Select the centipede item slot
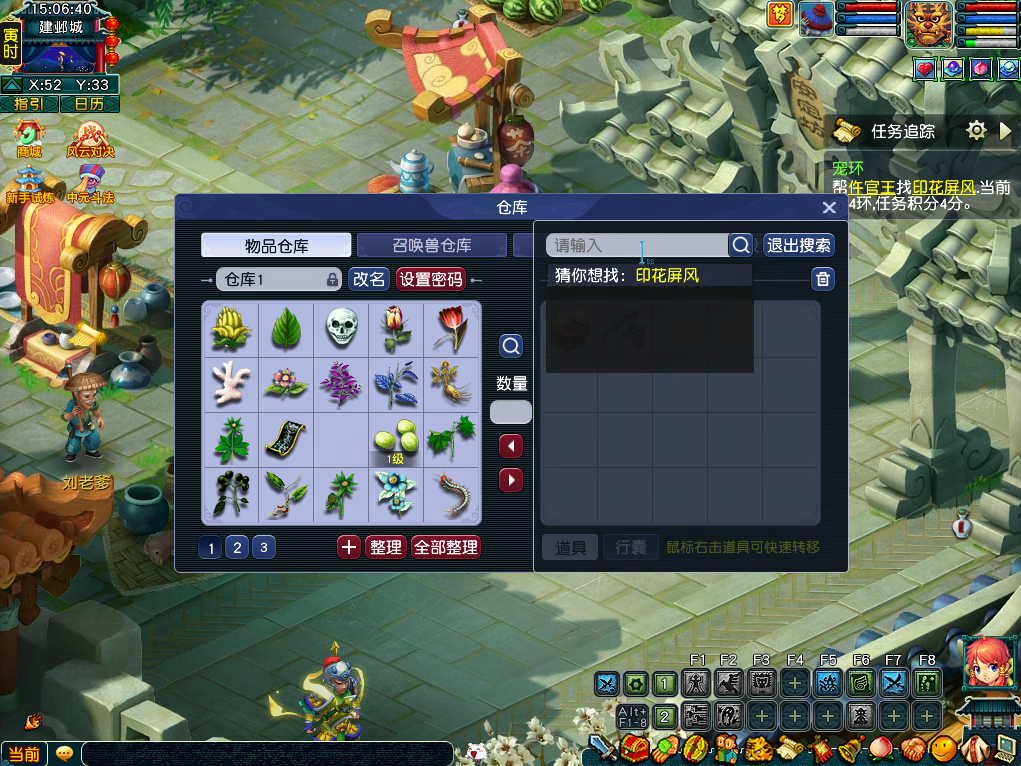Viewport: 1021px width, 766px height. pos(452,494)
